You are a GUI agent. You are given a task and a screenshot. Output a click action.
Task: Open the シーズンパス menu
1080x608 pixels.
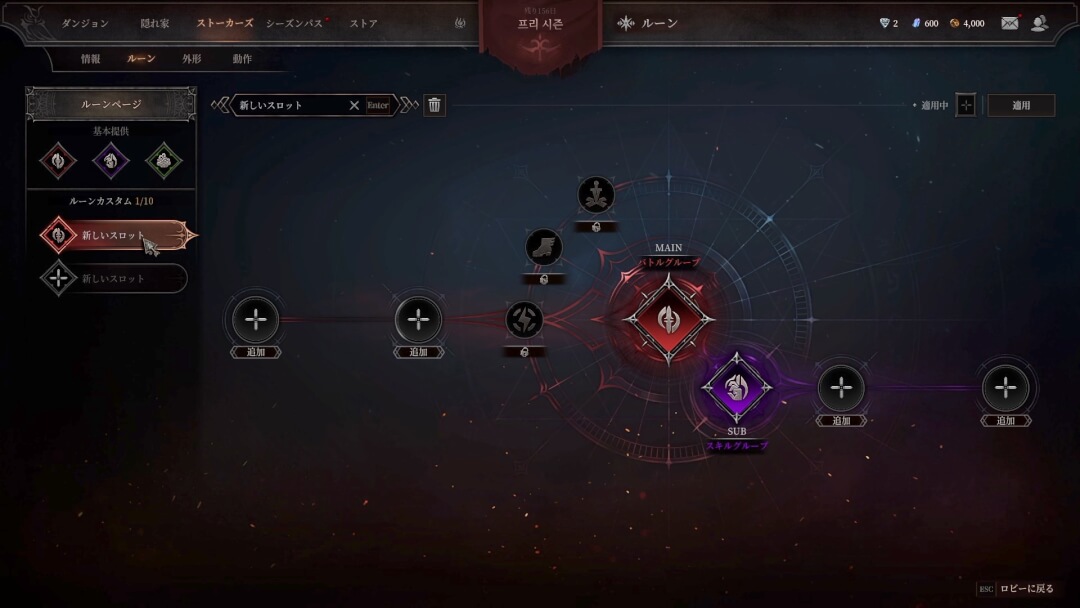tap(294, 23)
